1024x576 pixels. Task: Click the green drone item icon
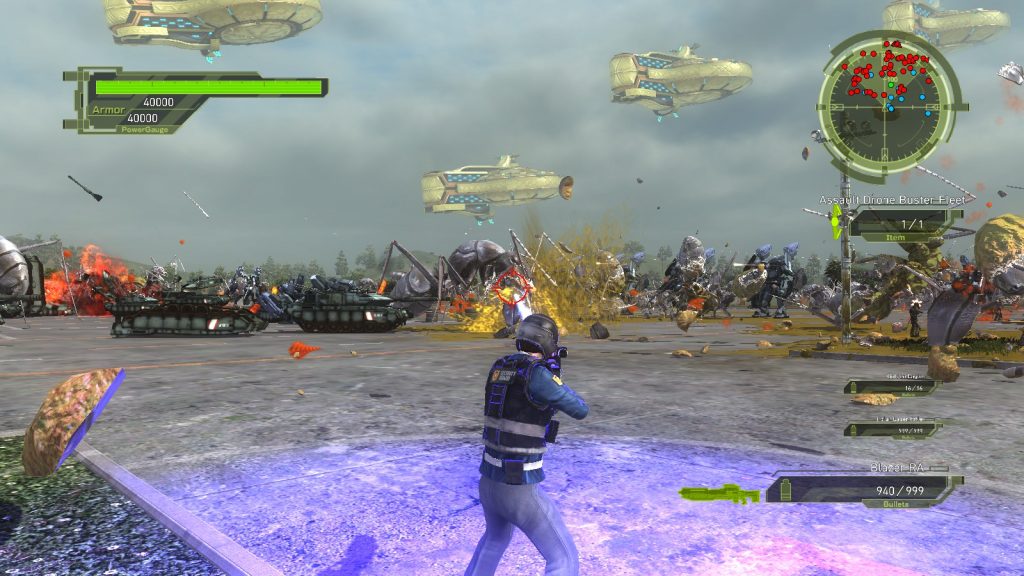[836, 222]
